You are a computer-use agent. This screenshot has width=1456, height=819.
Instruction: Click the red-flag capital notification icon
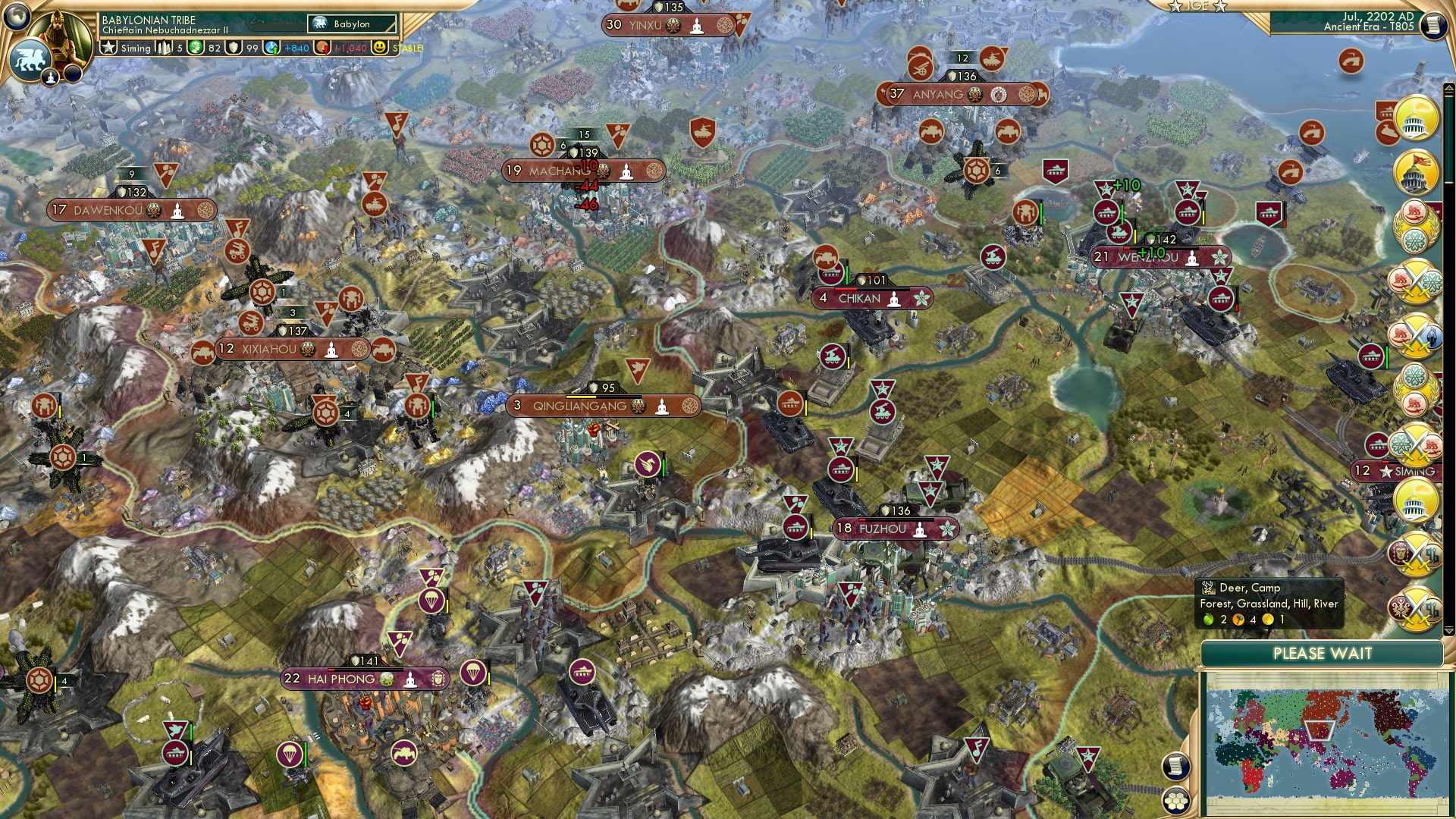click(1417, 172)
